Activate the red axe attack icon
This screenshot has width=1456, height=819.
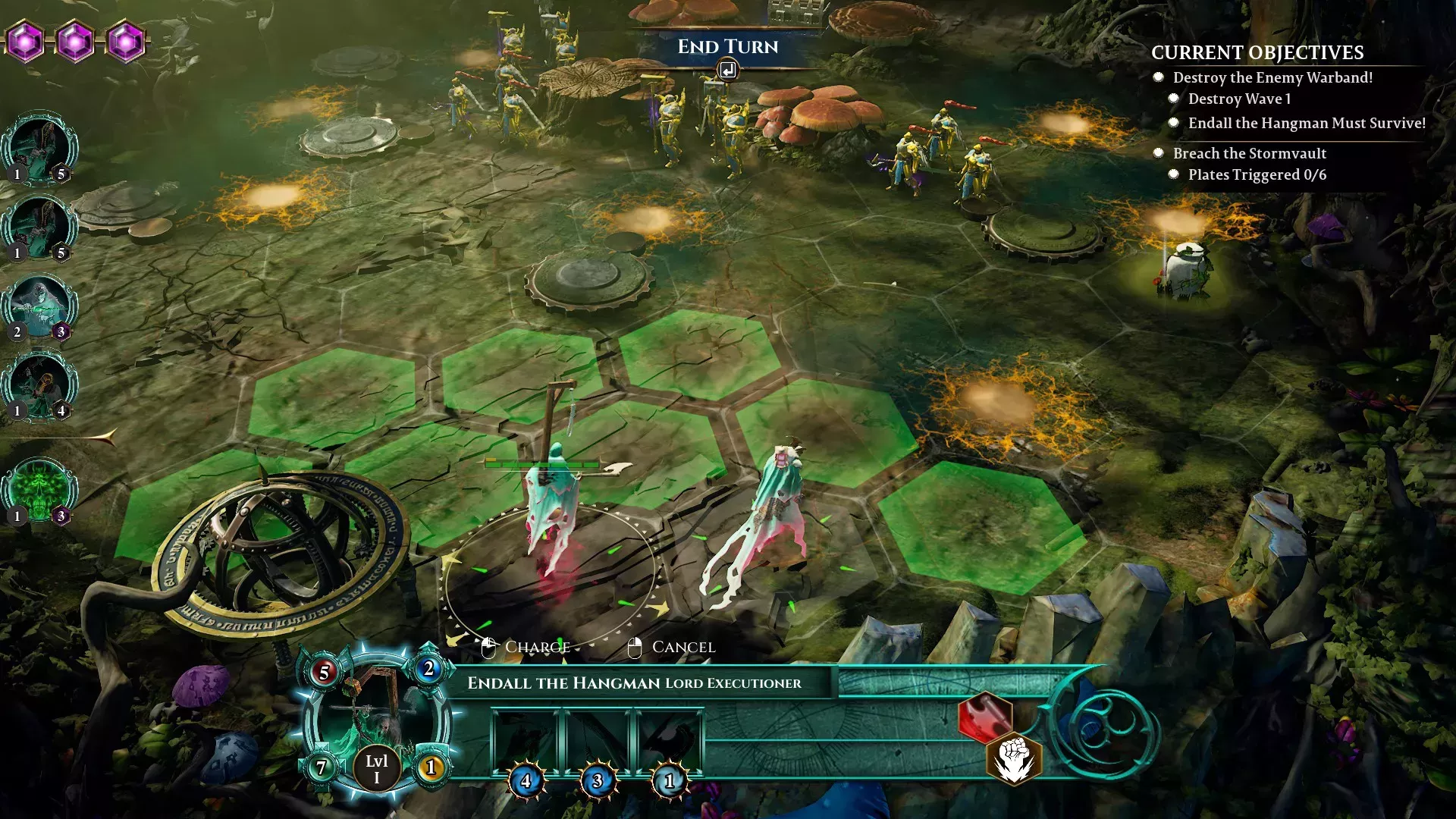pos(984,717)
